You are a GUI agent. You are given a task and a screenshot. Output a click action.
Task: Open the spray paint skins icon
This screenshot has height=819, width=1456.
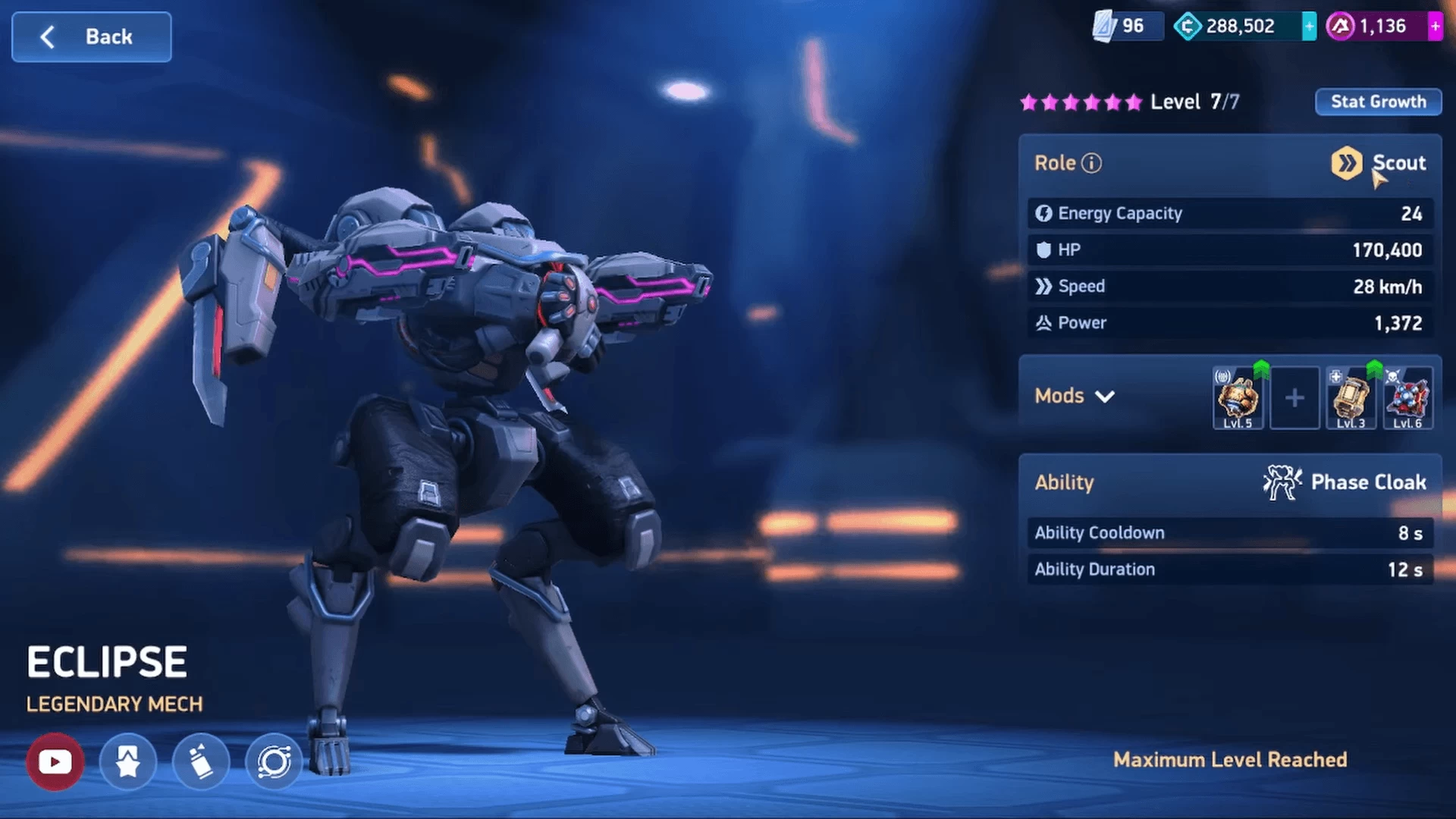[200, 761]
